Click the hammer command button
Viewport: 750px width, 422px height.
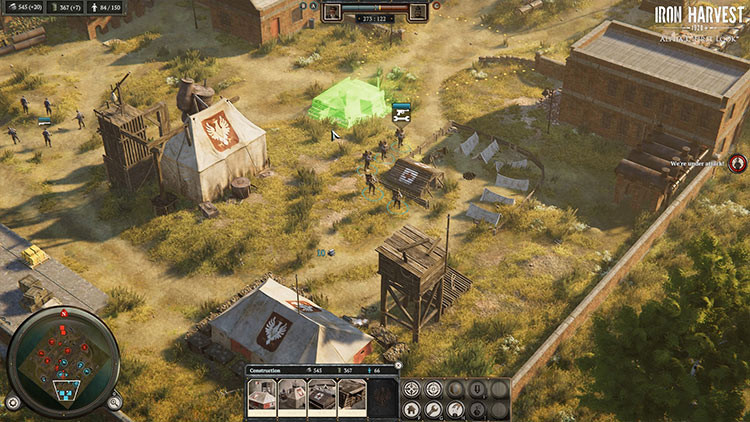tap(455, 409)
